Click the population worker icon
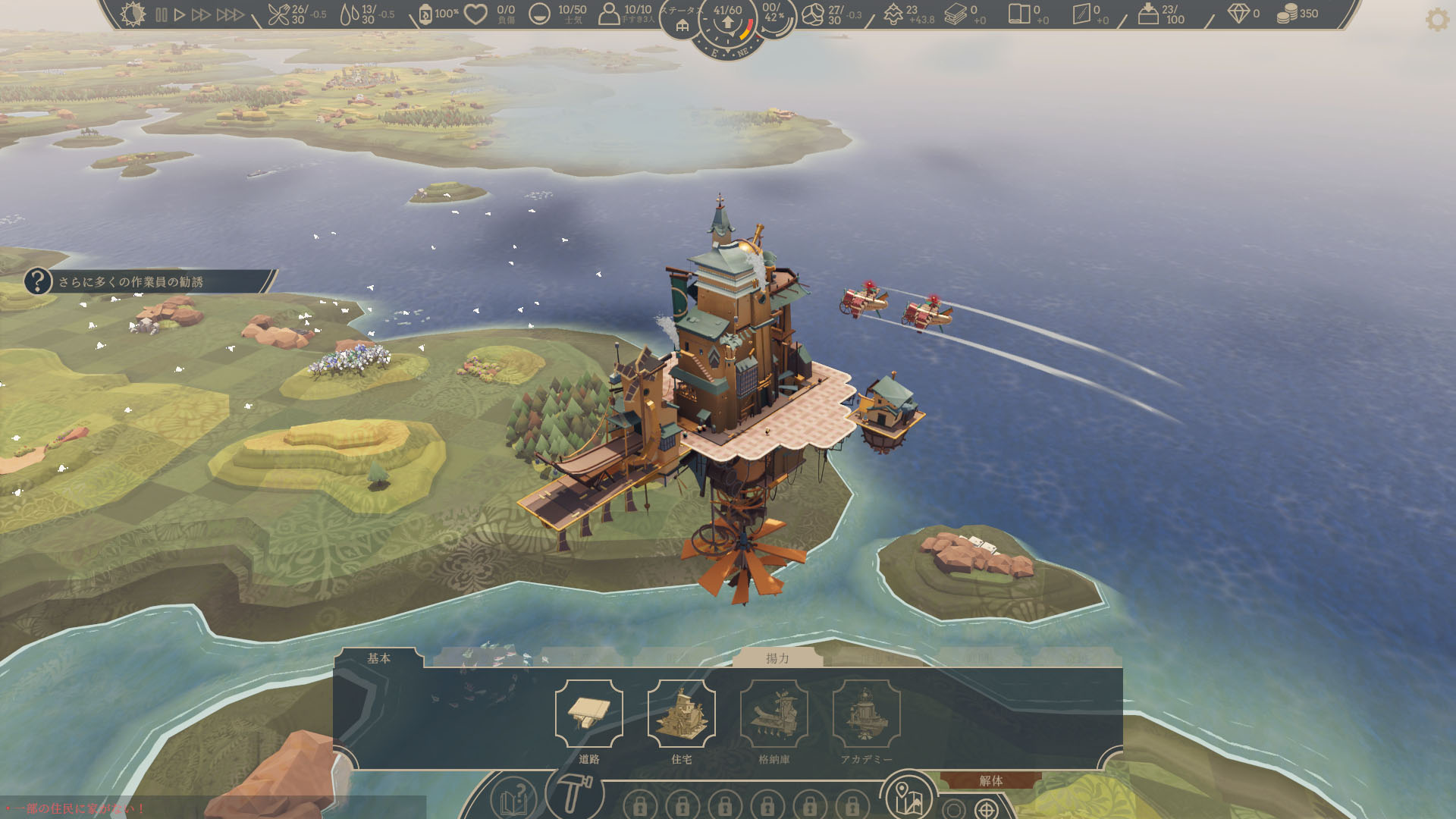This screenshot has width=1456, height=819. [609, 14]
